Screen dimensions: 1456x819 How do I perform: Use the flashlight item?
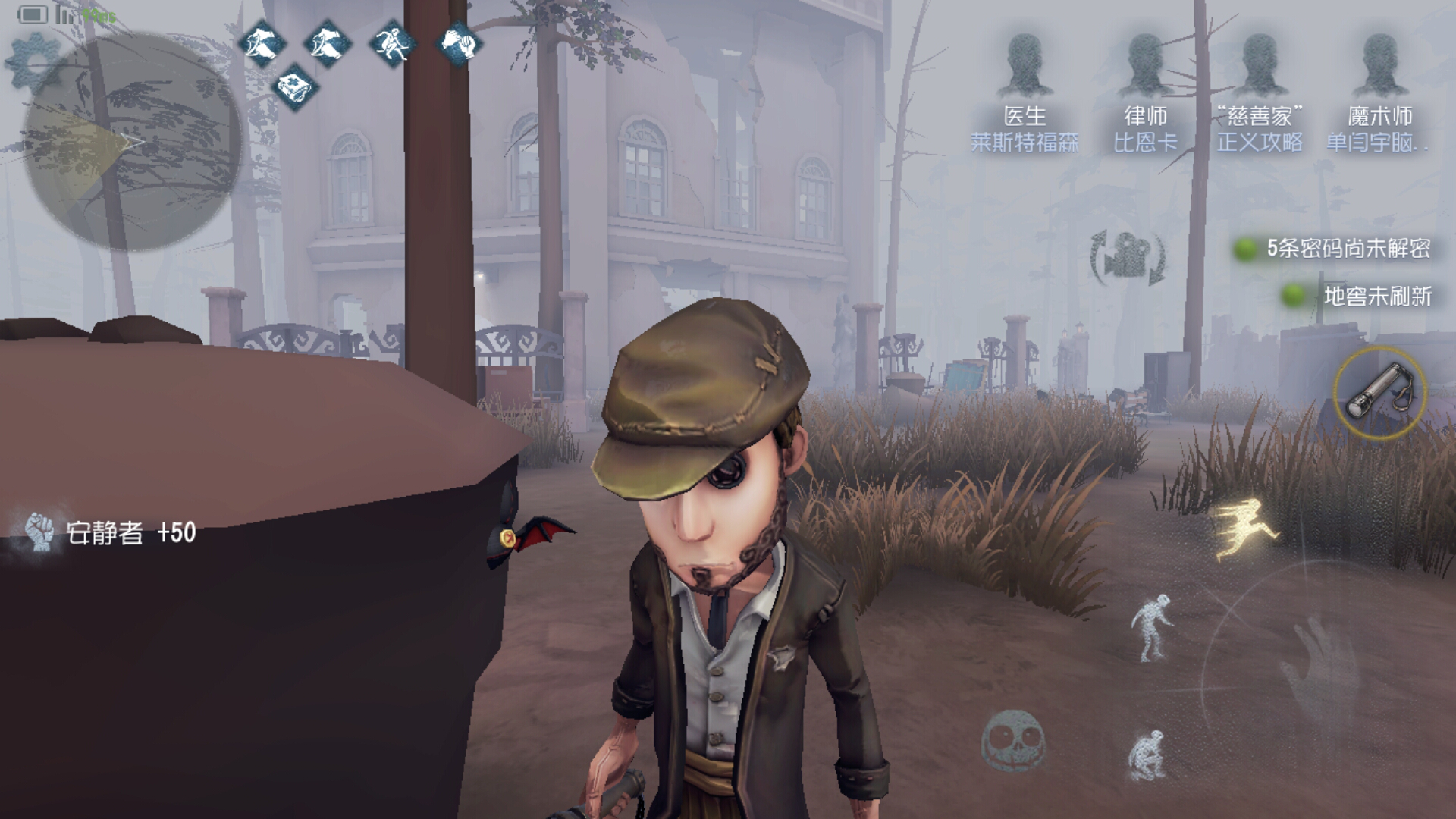tap(1379, 392)
